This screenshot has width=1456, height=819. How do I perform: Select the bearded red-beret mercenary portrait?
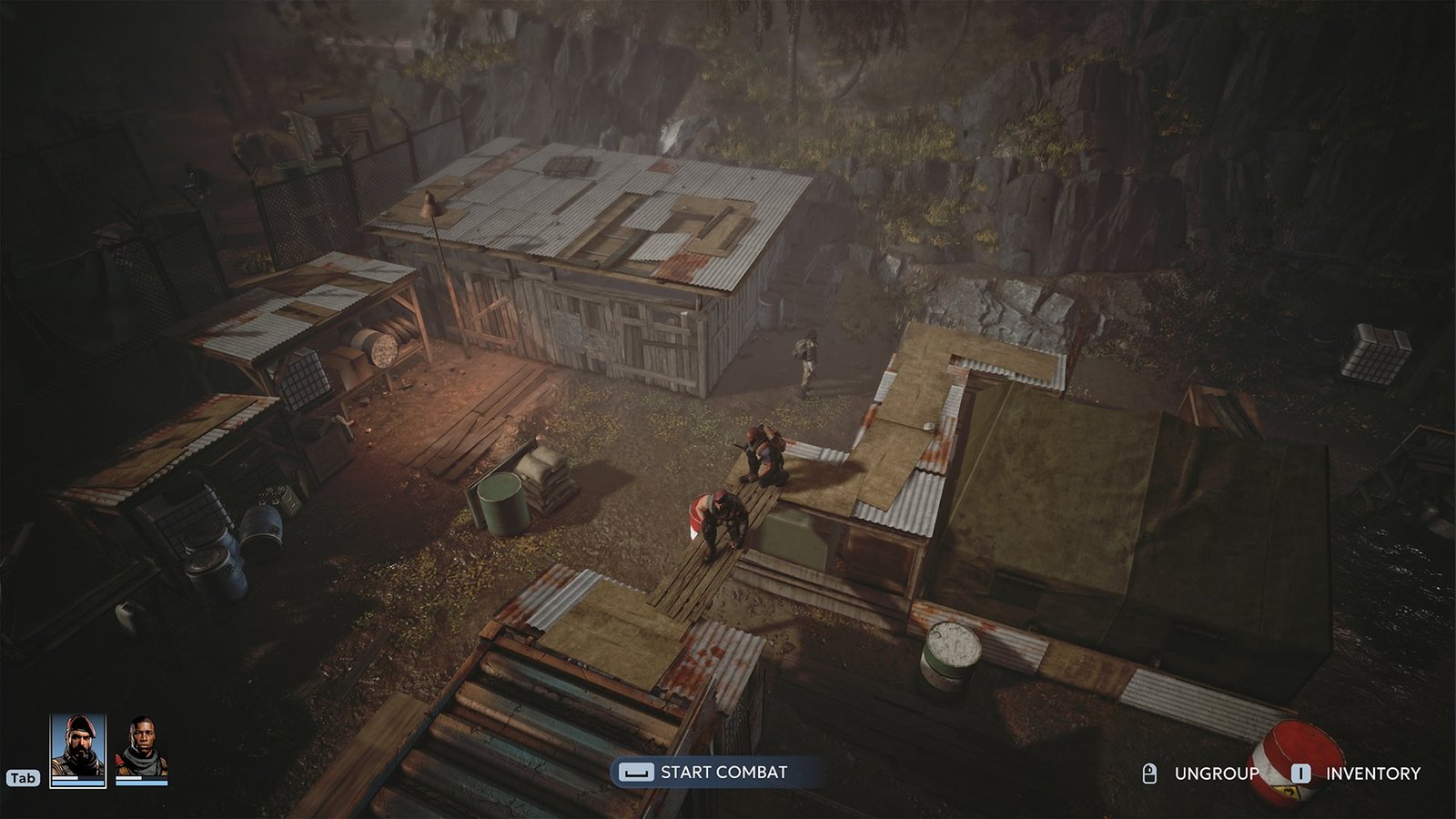[77, 750]
